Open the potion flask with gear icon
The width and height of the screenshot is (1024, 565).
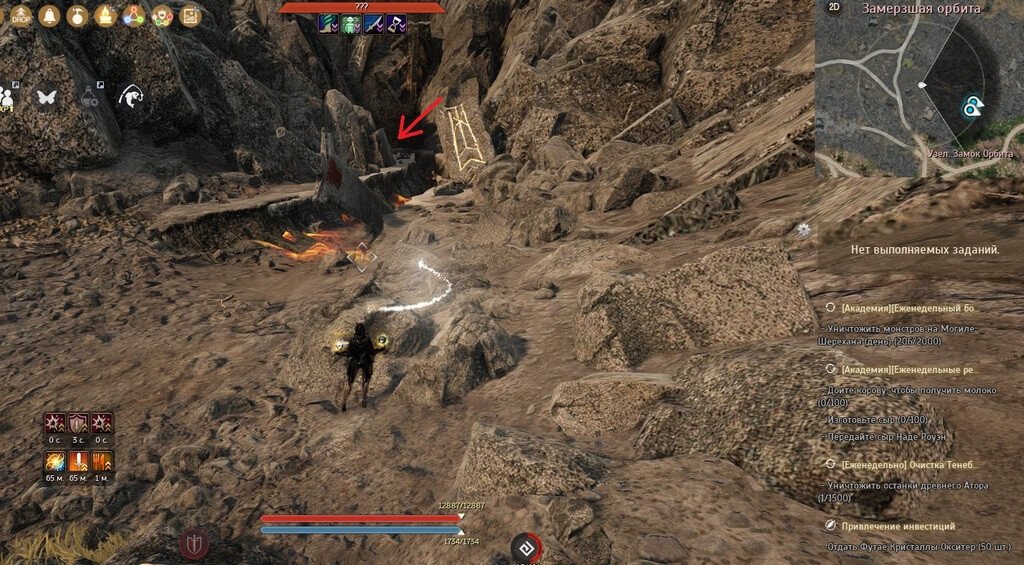[88, 94]
